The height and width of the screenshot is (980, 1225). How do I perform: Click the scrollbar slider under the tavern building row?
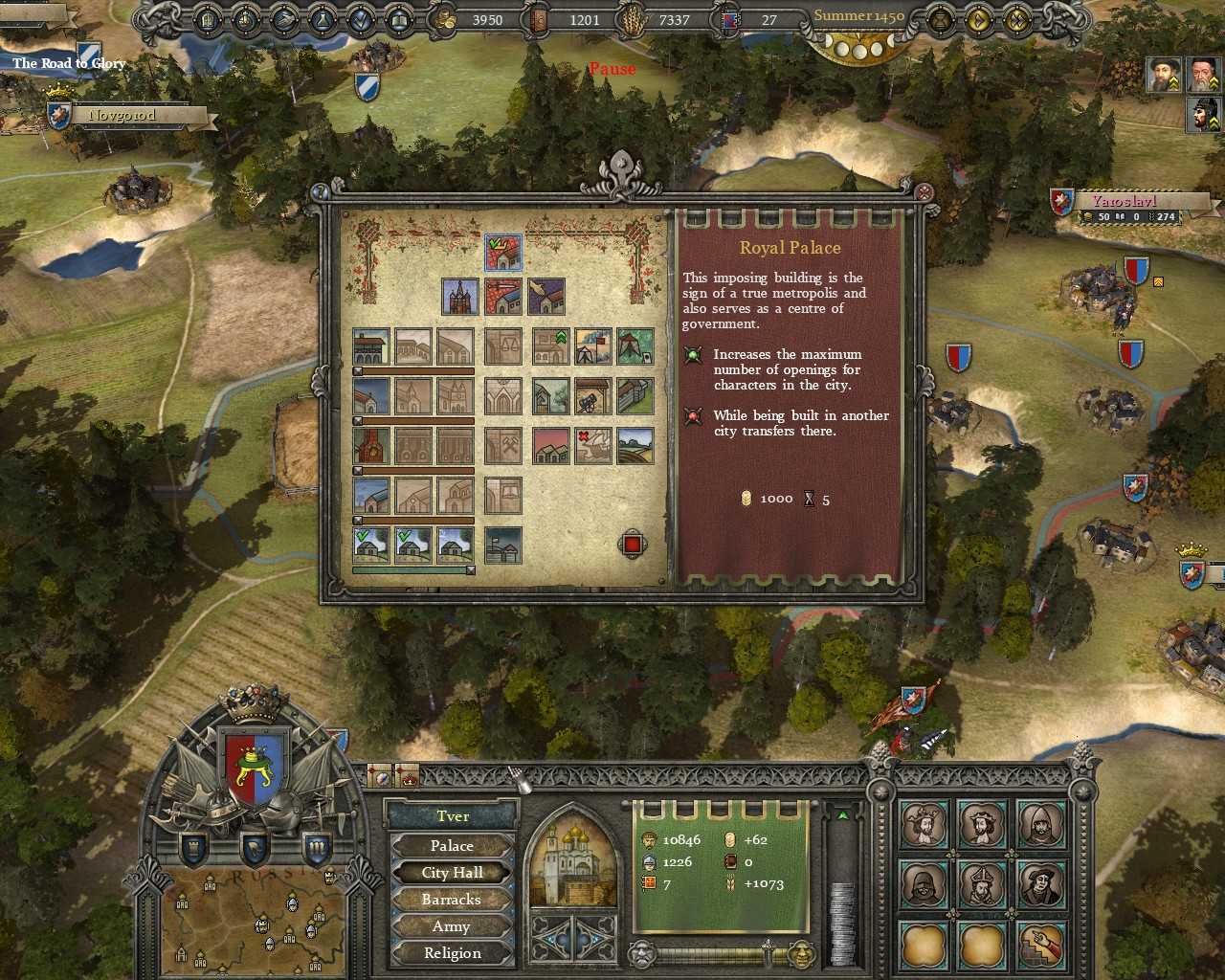click(358, 369)
